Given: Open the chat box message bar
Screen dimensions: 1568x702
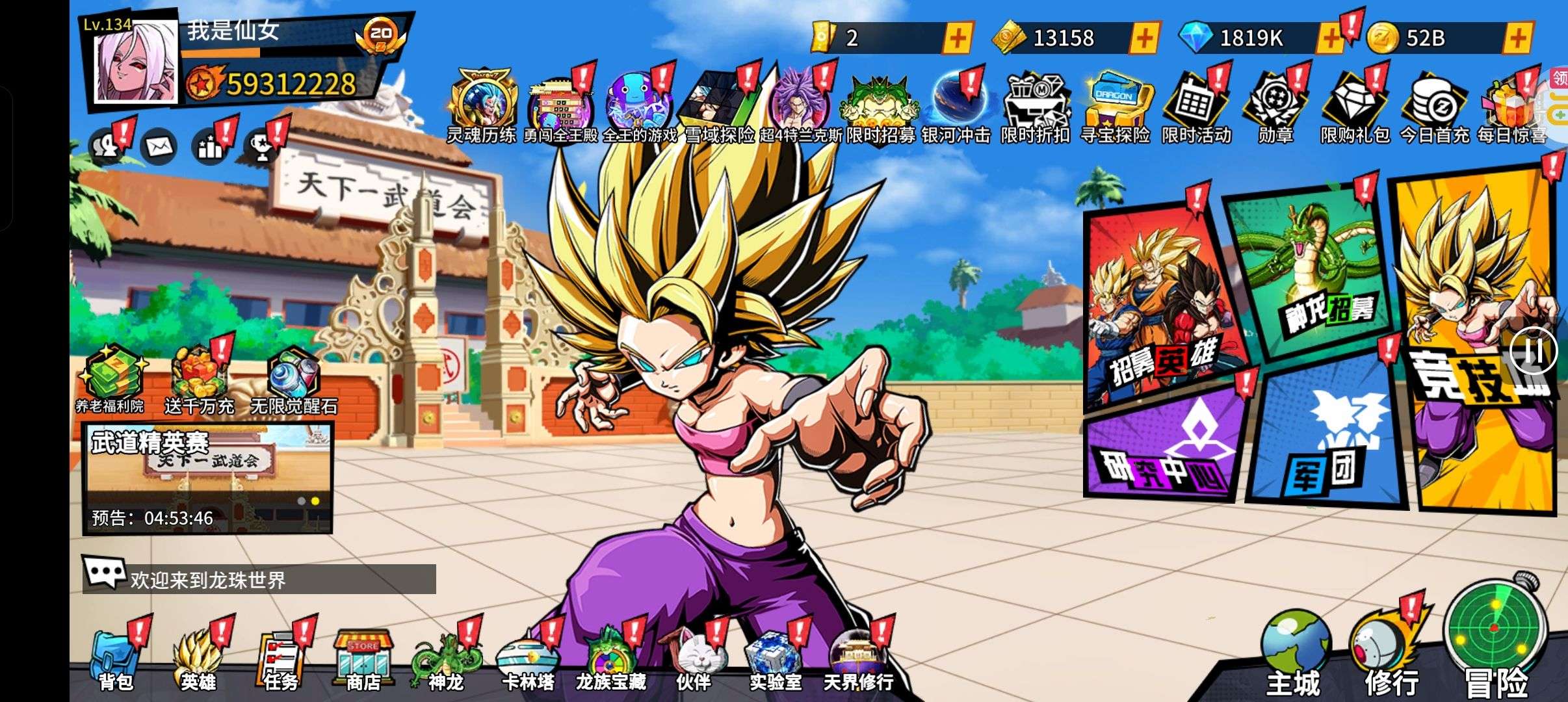Looking at the screenshot, I should click(260, 579).
